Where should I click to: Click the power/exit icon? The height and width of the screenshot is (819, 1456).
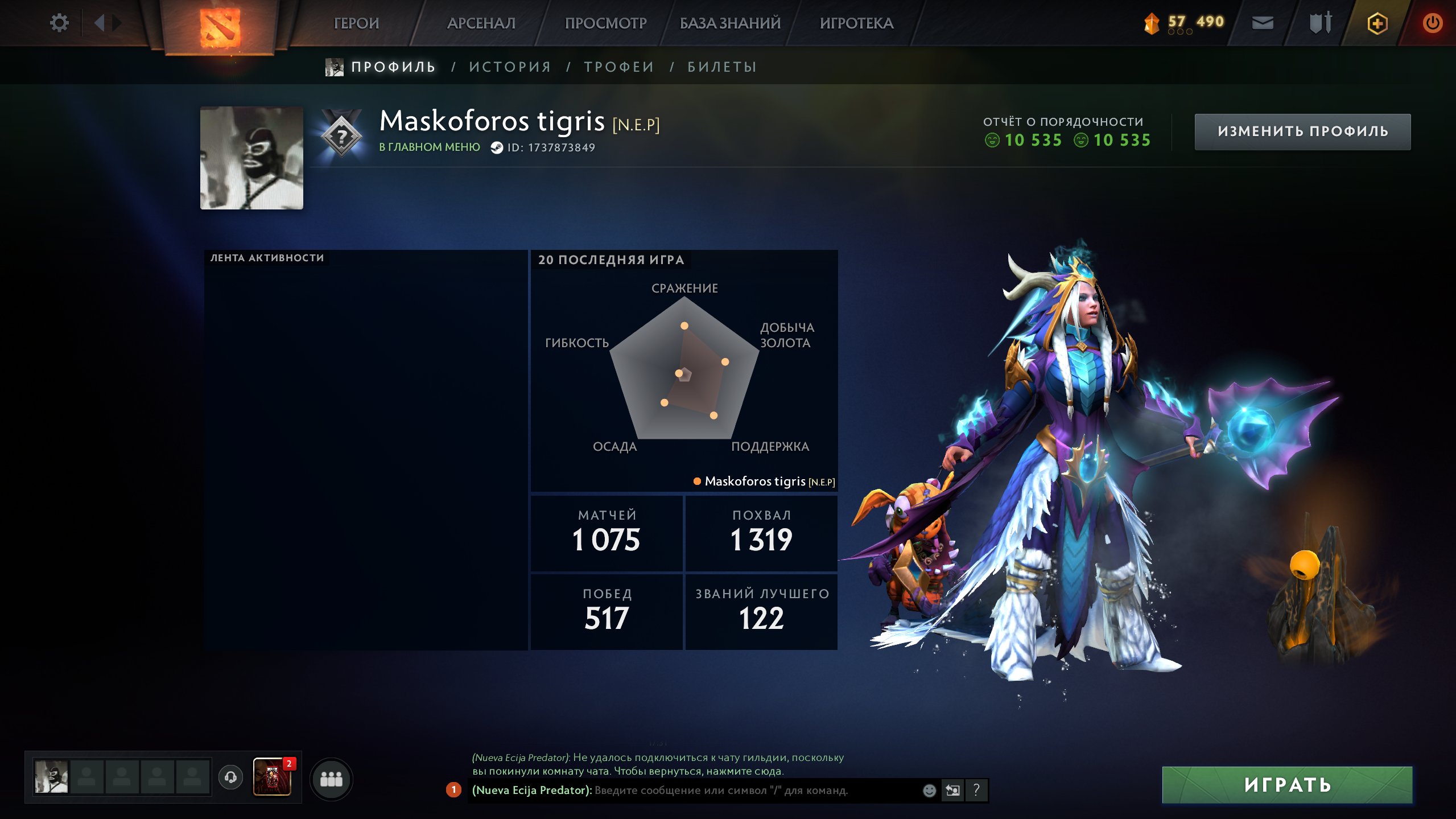(1434, 23)
